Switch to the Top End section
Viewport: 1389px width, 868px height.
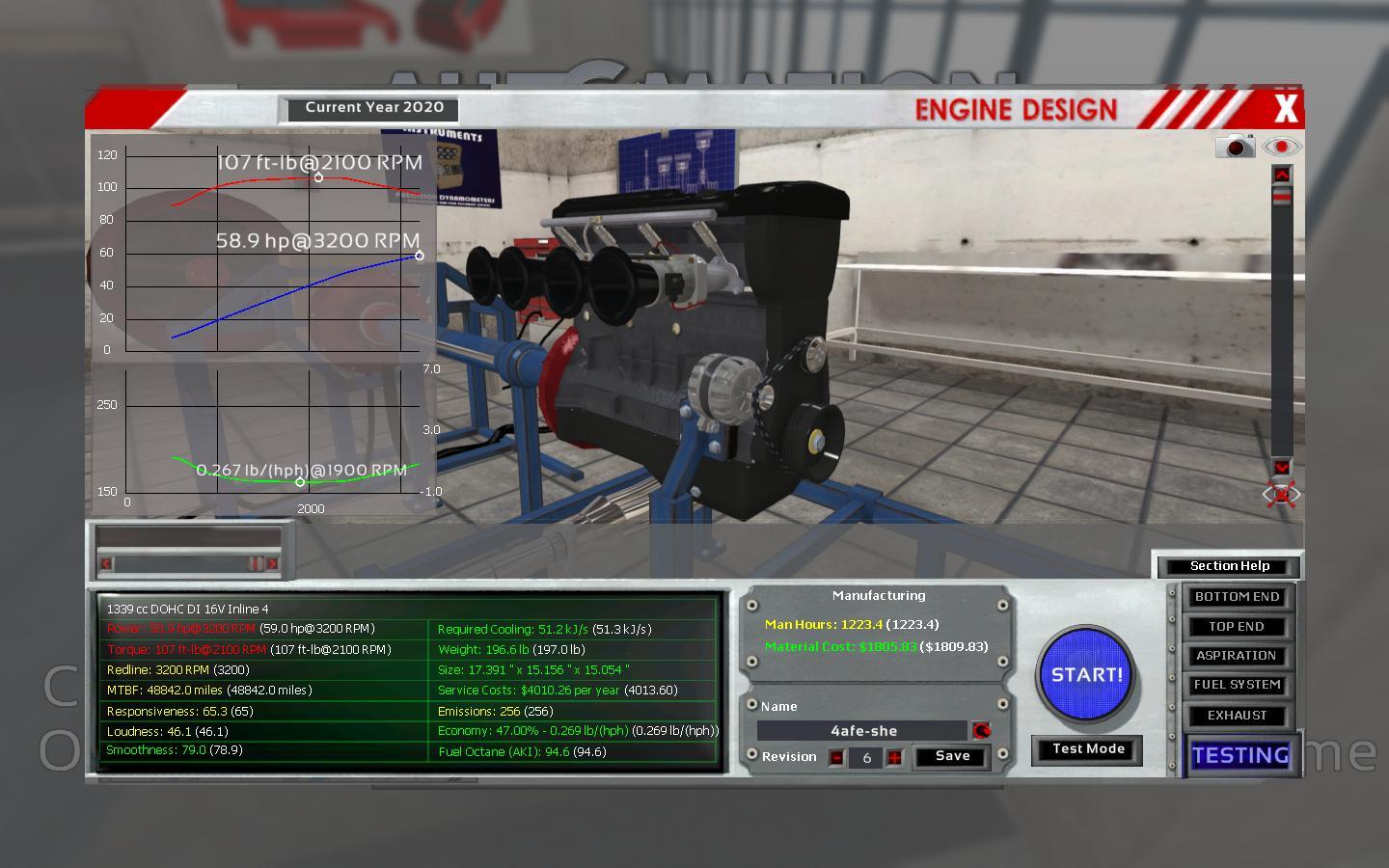pyautogui.click(x=1237, y=627)
